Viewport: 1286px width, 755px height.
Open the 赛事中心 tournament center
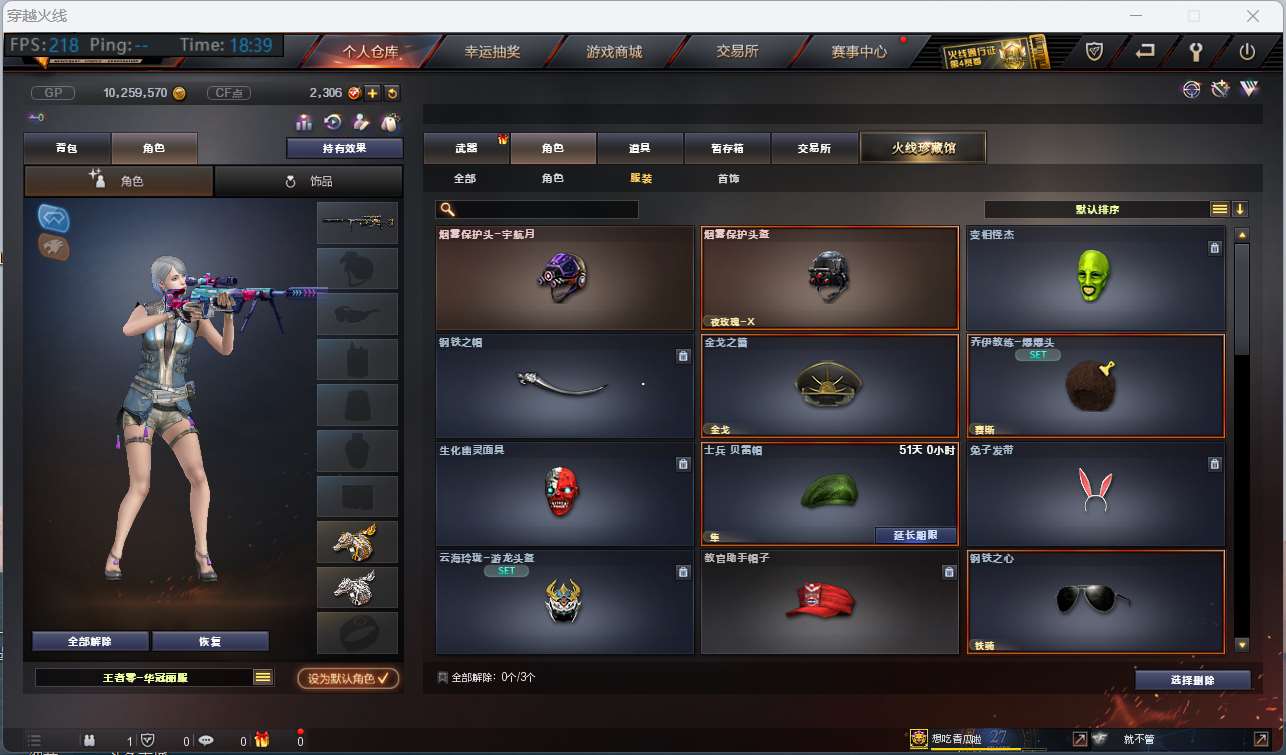pyautogui.click(x=859, y=51)
